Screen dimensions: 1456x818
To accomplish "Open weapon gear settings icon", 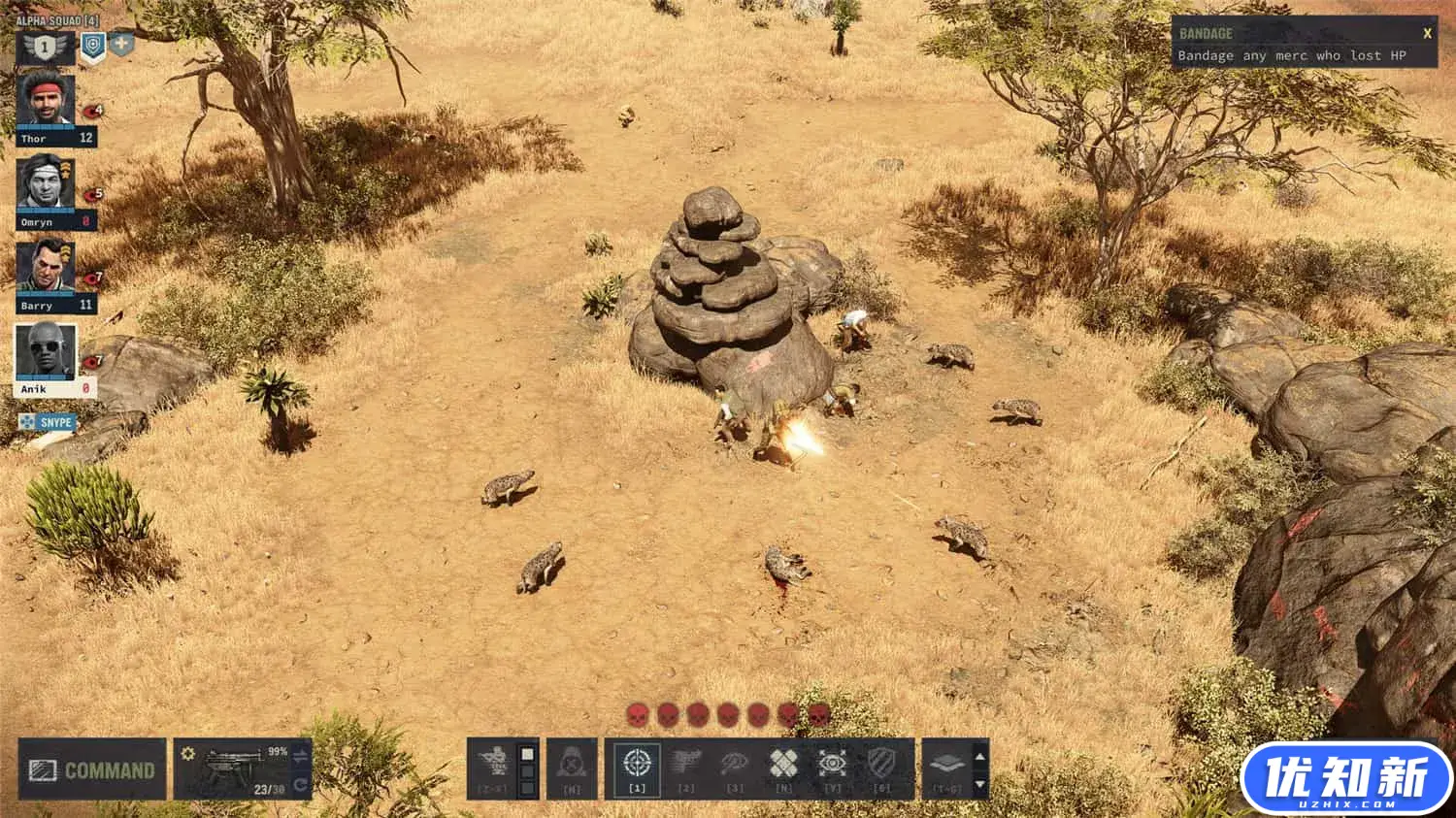I will pyautogui.click(x=187, y=754).
